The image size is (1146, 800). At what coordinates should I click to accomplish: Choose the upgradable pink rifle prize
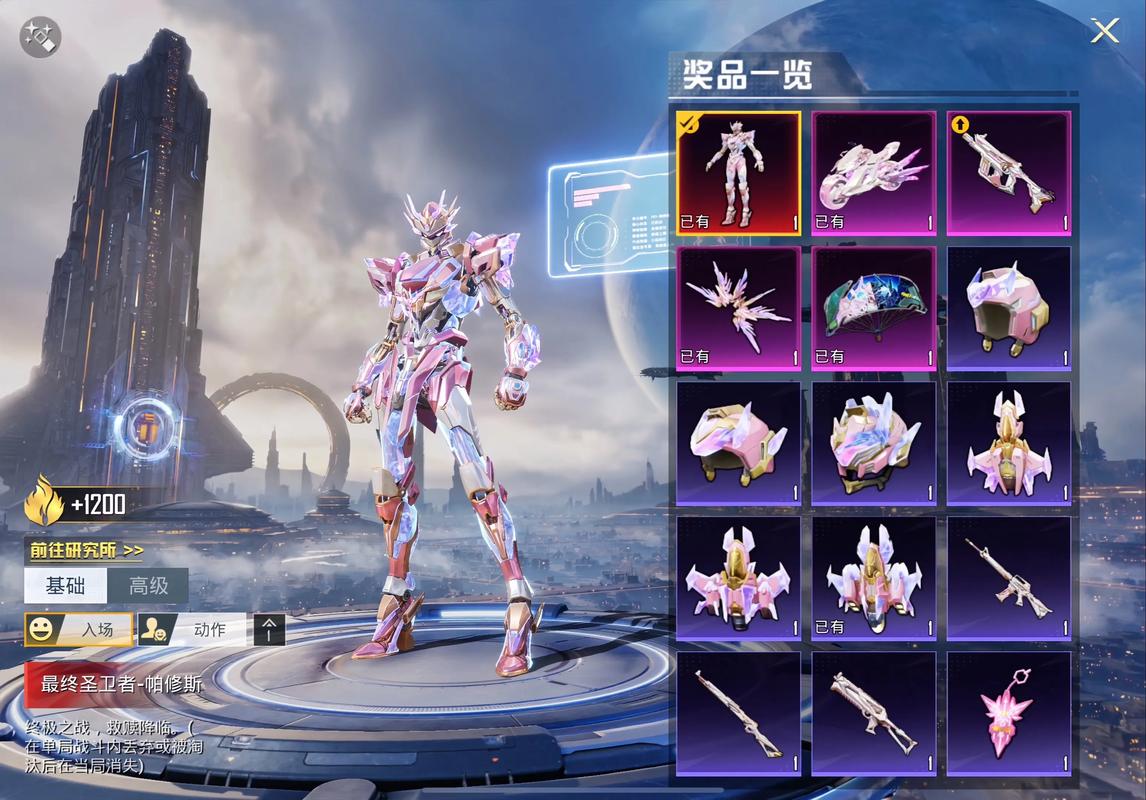pyautogui.click(x=1009, y=173)
